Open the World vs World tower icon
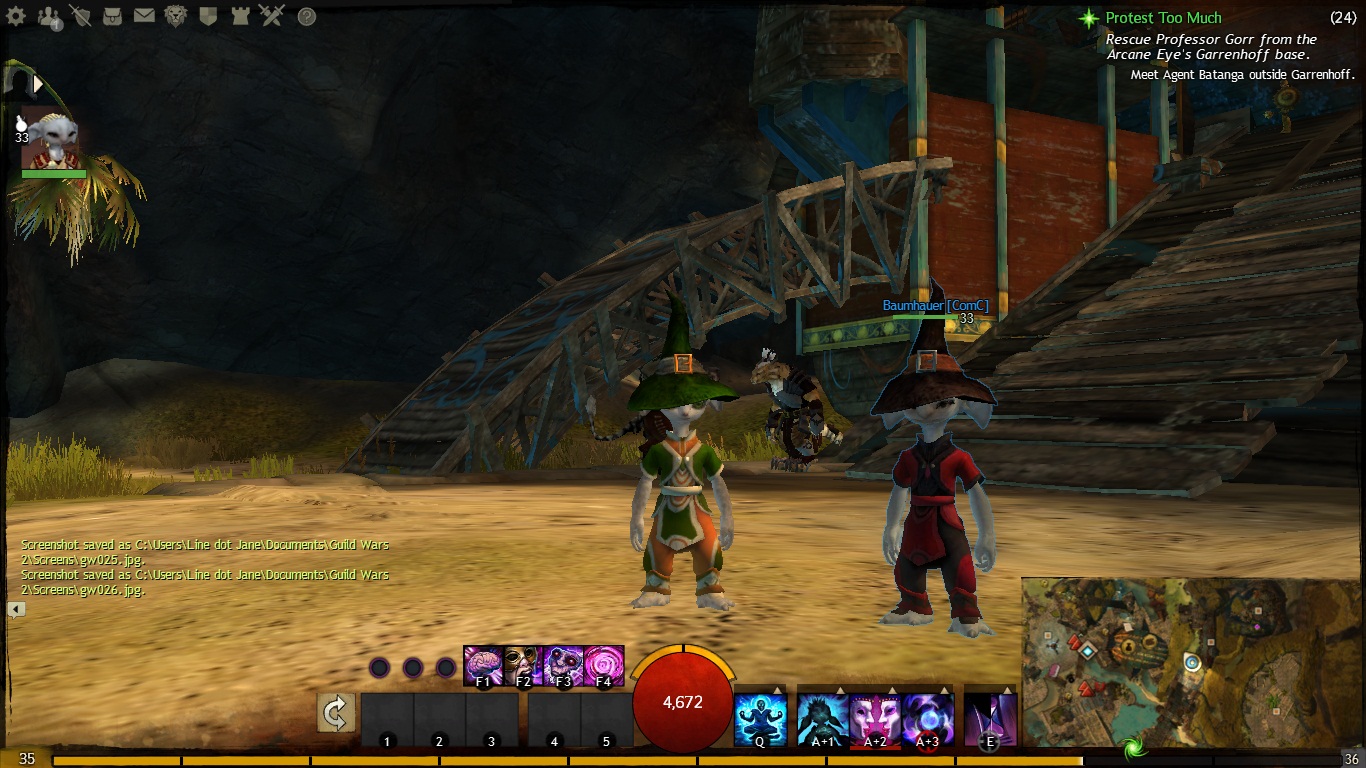Screen dimensions: 1366x768 click(x=240, y=16)
